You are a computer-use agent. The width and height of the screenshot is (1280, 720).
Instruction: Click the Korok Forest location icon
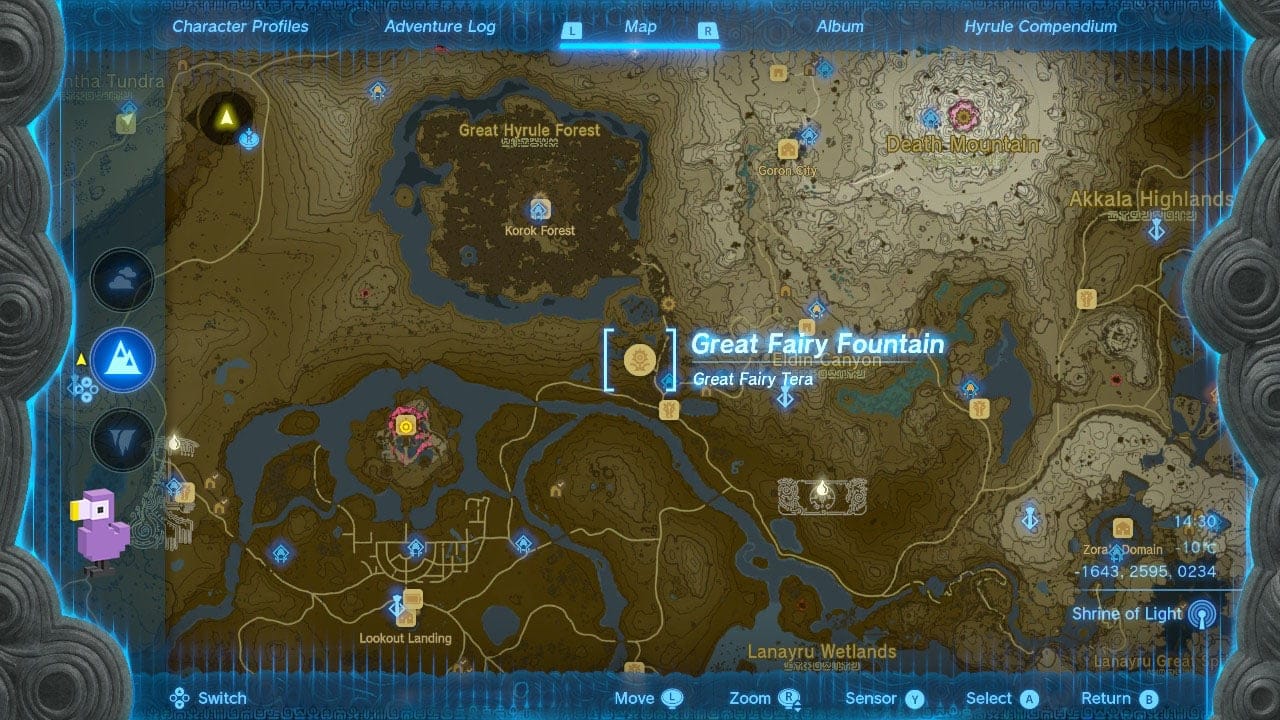tap(539, 210)
